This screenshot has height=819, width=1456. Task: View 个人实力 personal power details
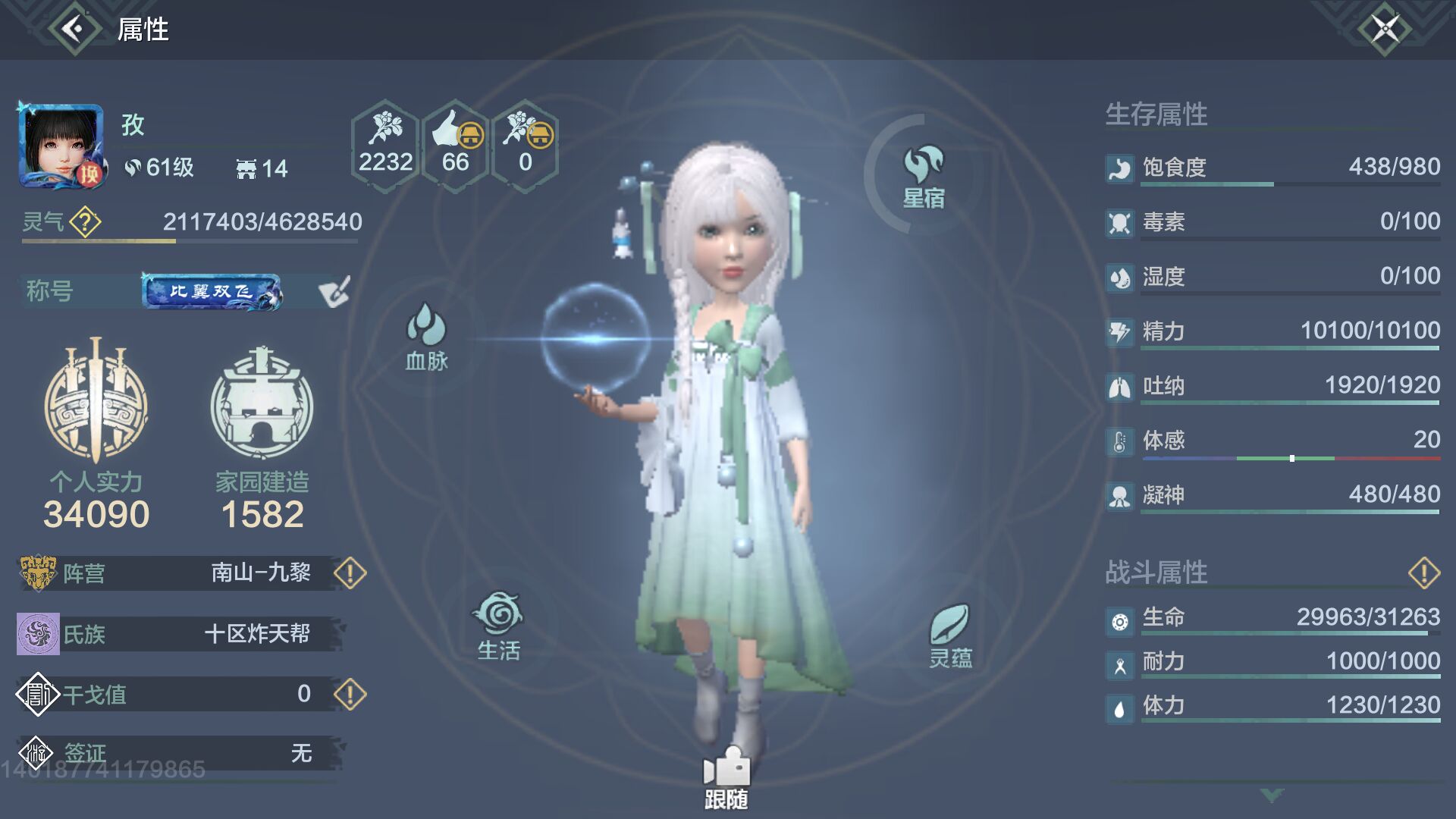coord(96,432)
